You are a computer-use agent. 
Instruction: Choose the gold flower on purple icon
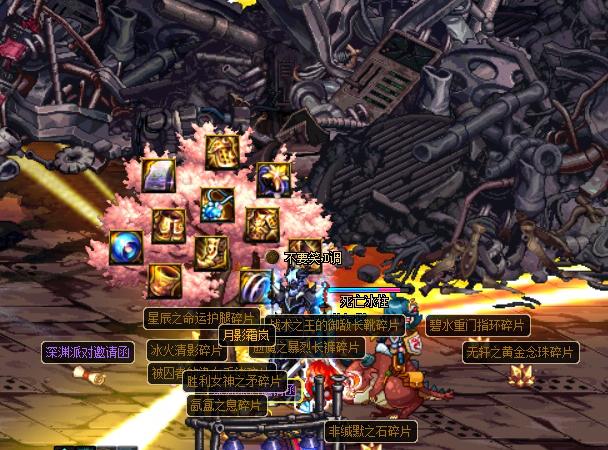pos(272,179)
